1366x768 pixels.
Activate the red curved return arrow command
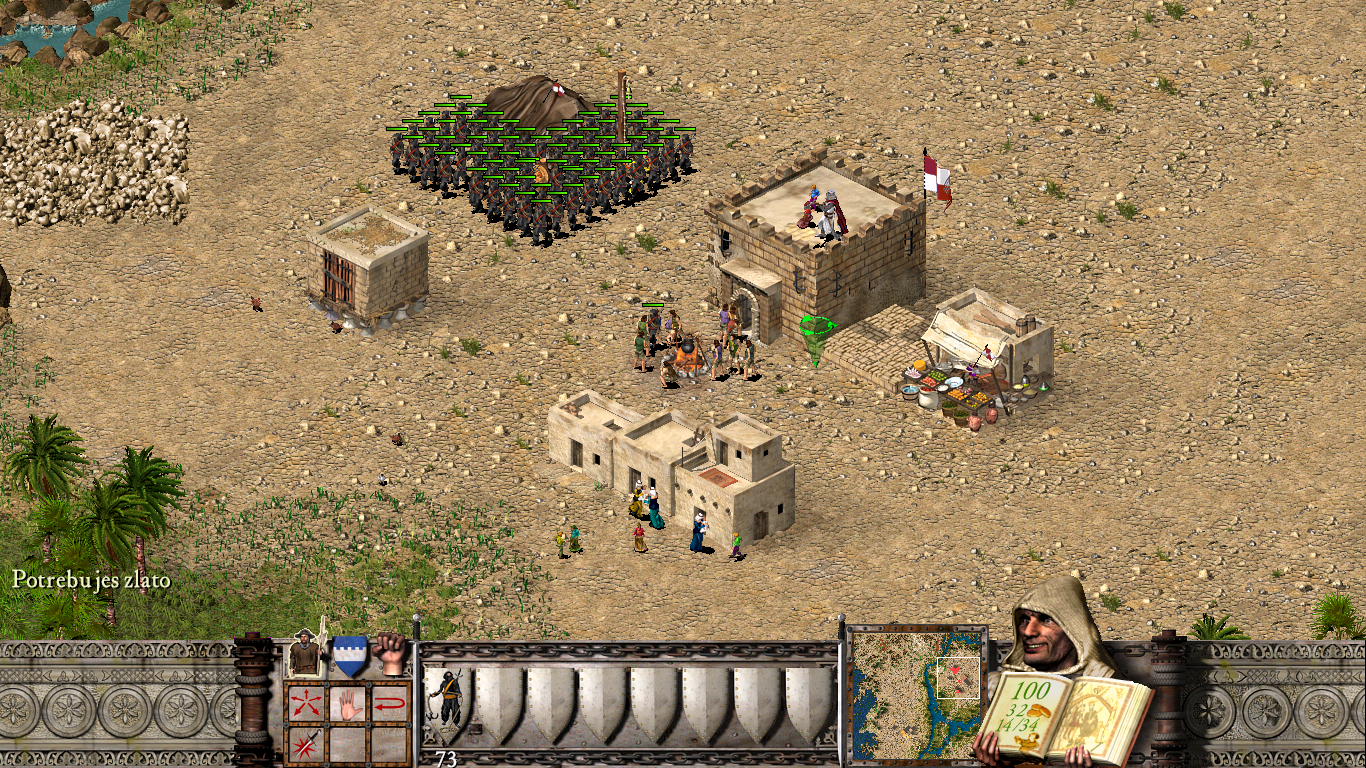point(390,702)
